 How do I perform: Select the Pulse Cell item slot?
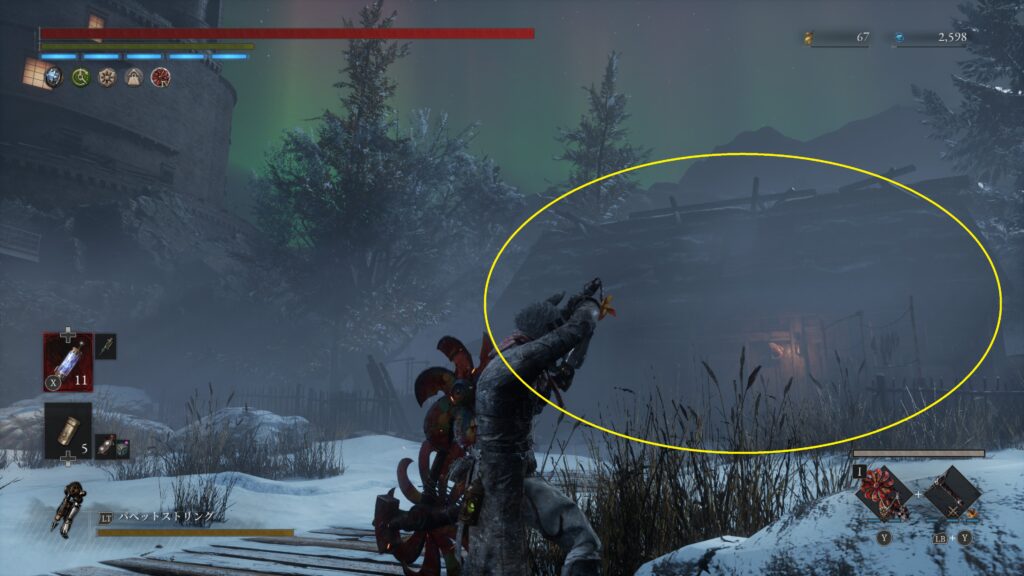(67, 360)
